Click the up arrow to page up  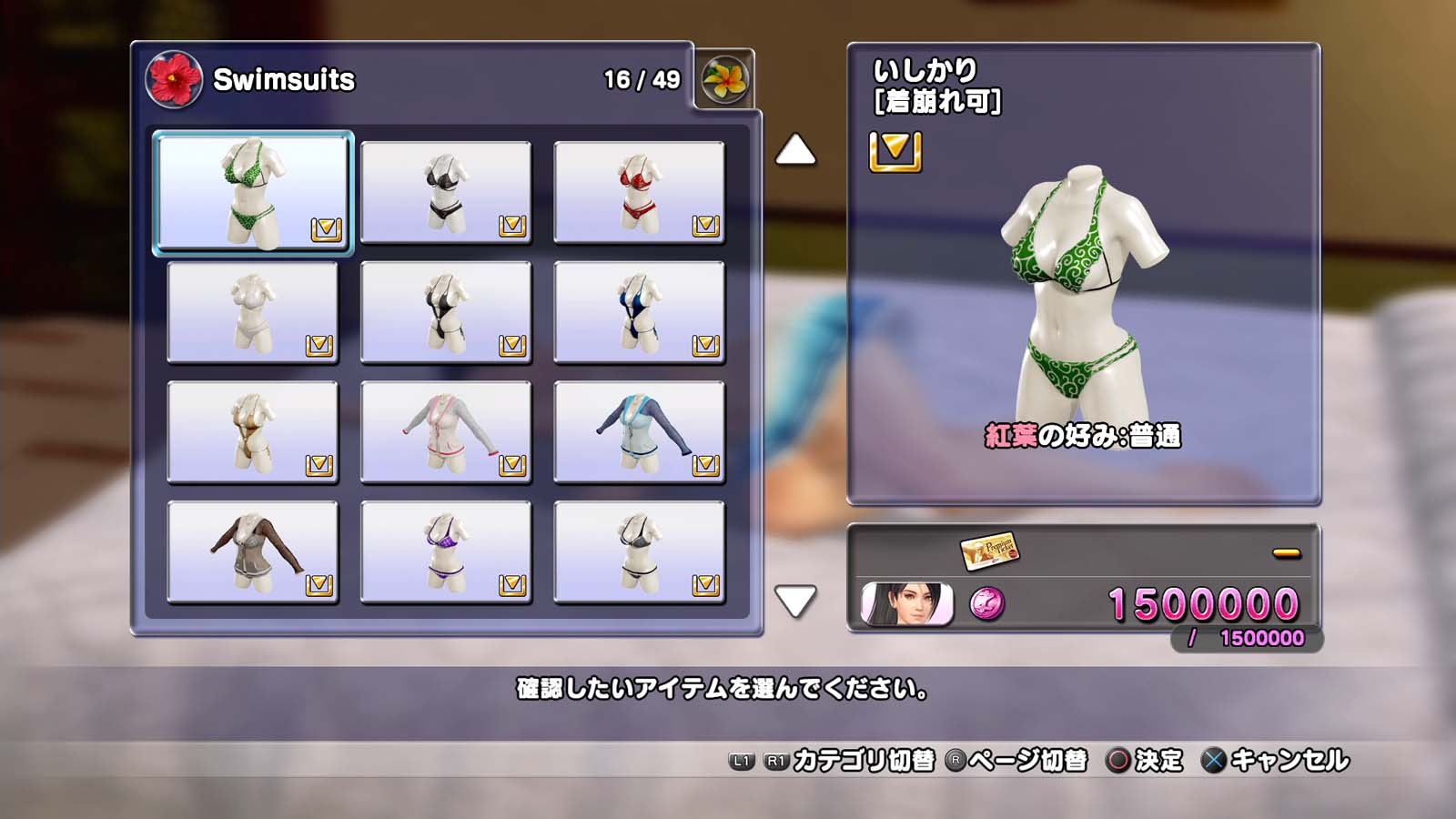click(x=795, y=150)
